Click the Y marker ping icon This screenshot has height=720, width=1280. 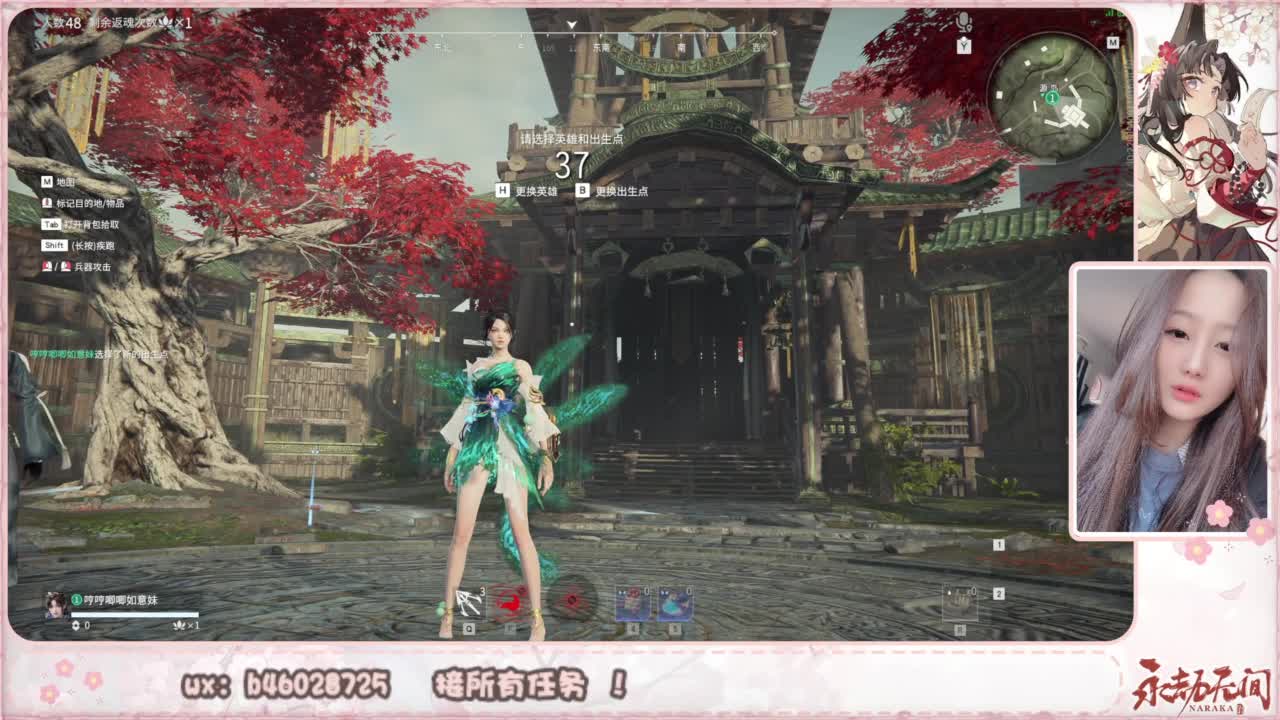[964, 45]
